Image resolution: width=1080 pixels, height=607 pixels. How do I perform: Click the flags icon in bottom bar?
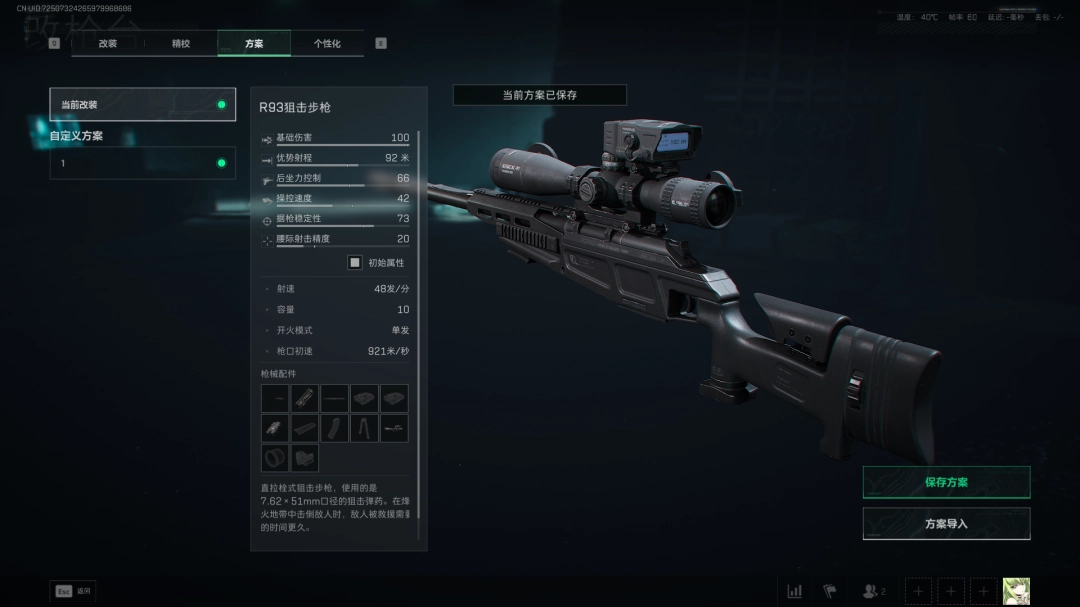pyautogui.click(x=829, y=591)
